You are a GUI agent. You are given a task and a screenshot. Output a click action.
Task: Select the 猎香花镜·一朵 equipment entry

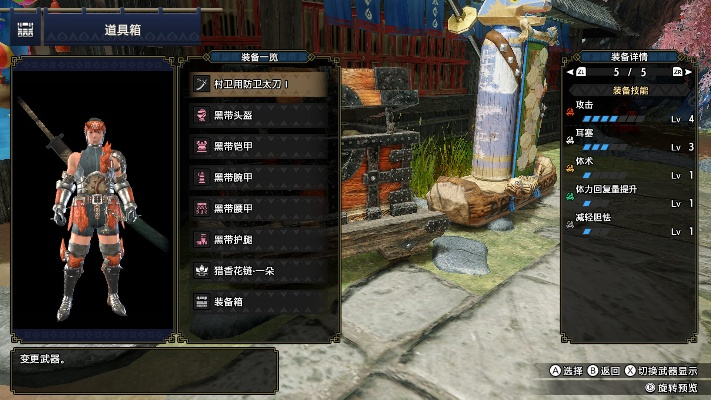(x=258, y=270)
